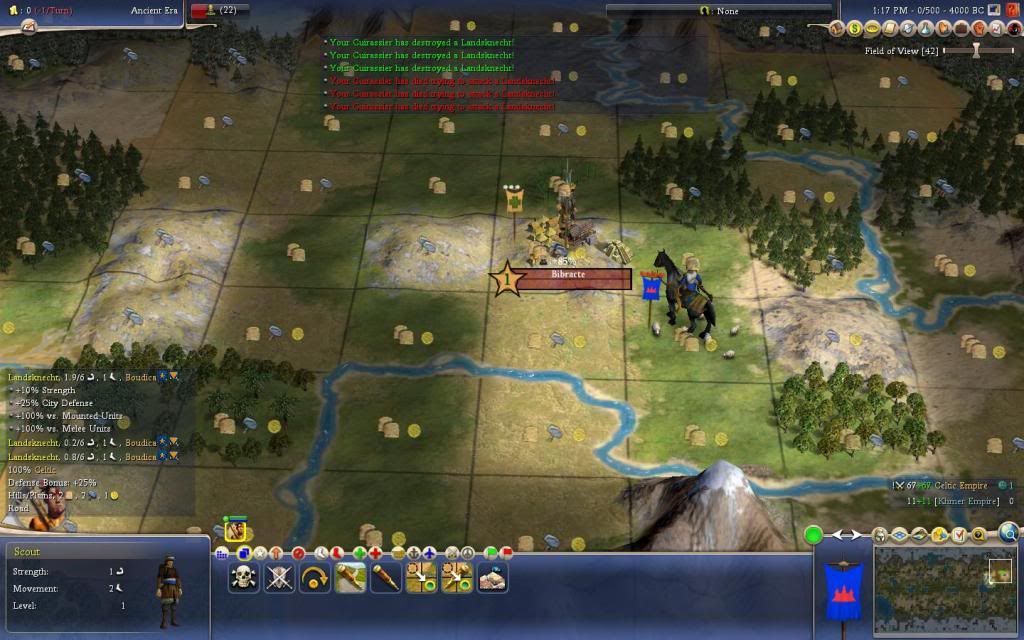
Task: Click the crossed-out swords unit action
Action: click(279, 577)
